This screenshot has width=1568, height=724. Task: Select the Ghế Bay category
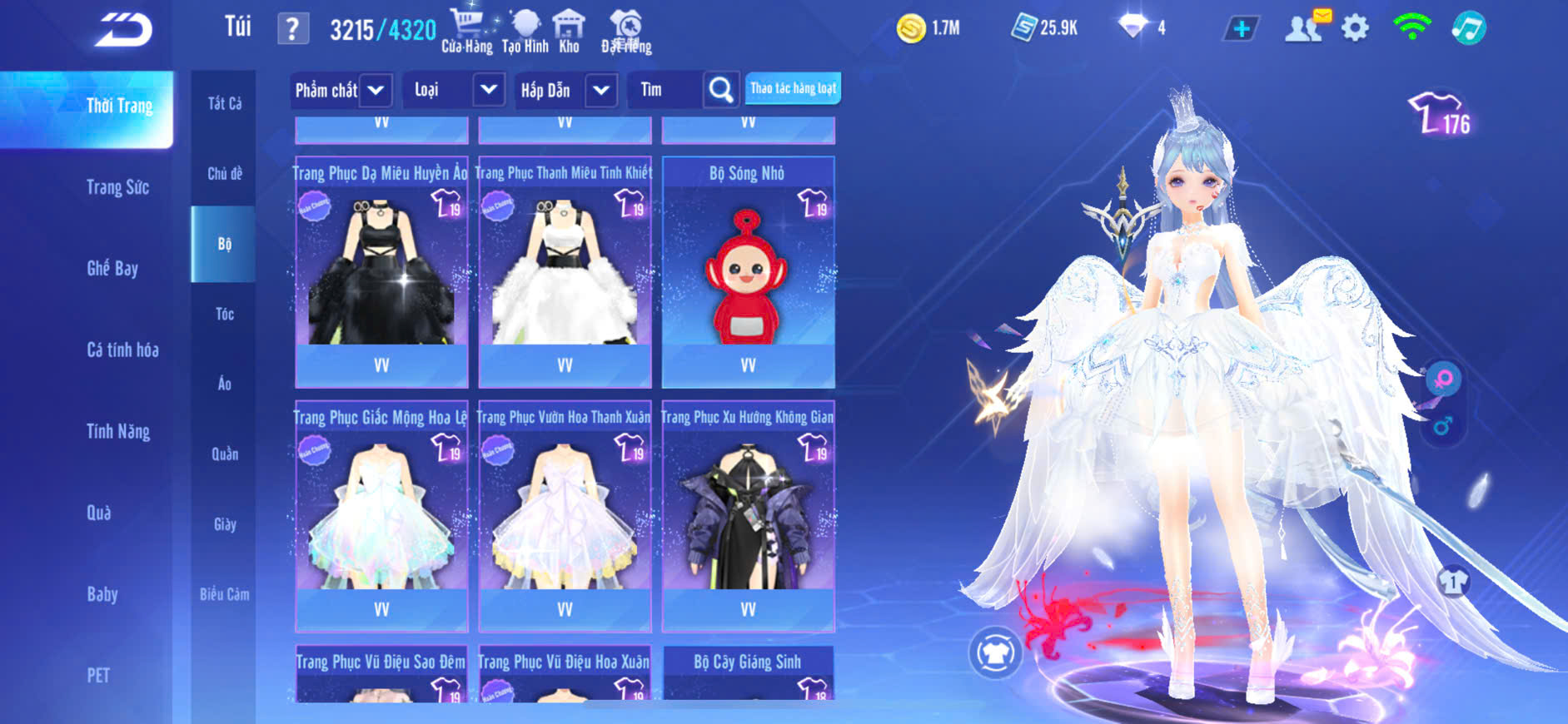point(112,268)
